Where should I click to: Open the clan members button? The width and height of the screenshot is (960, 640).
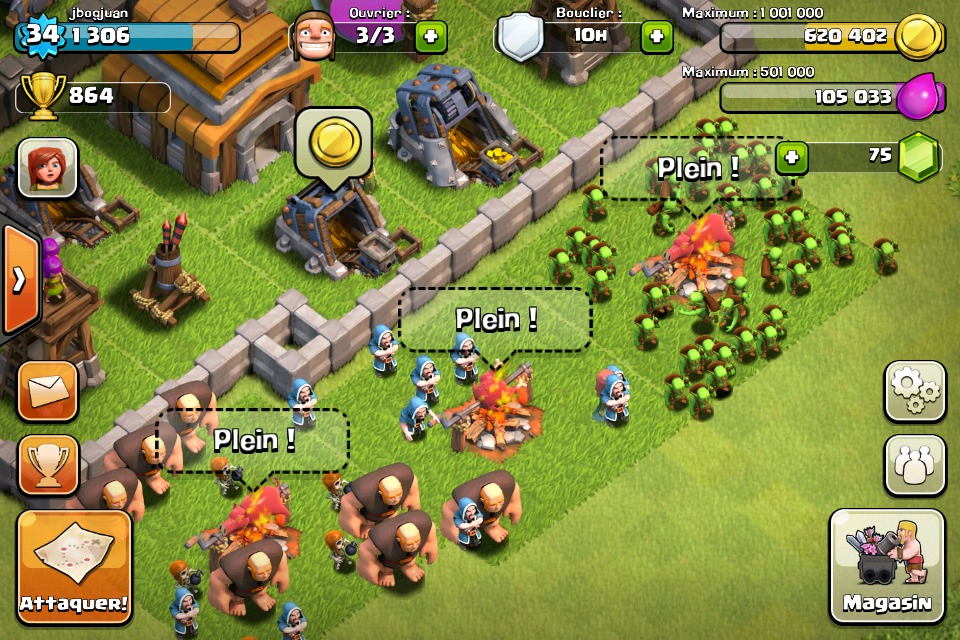914,465
